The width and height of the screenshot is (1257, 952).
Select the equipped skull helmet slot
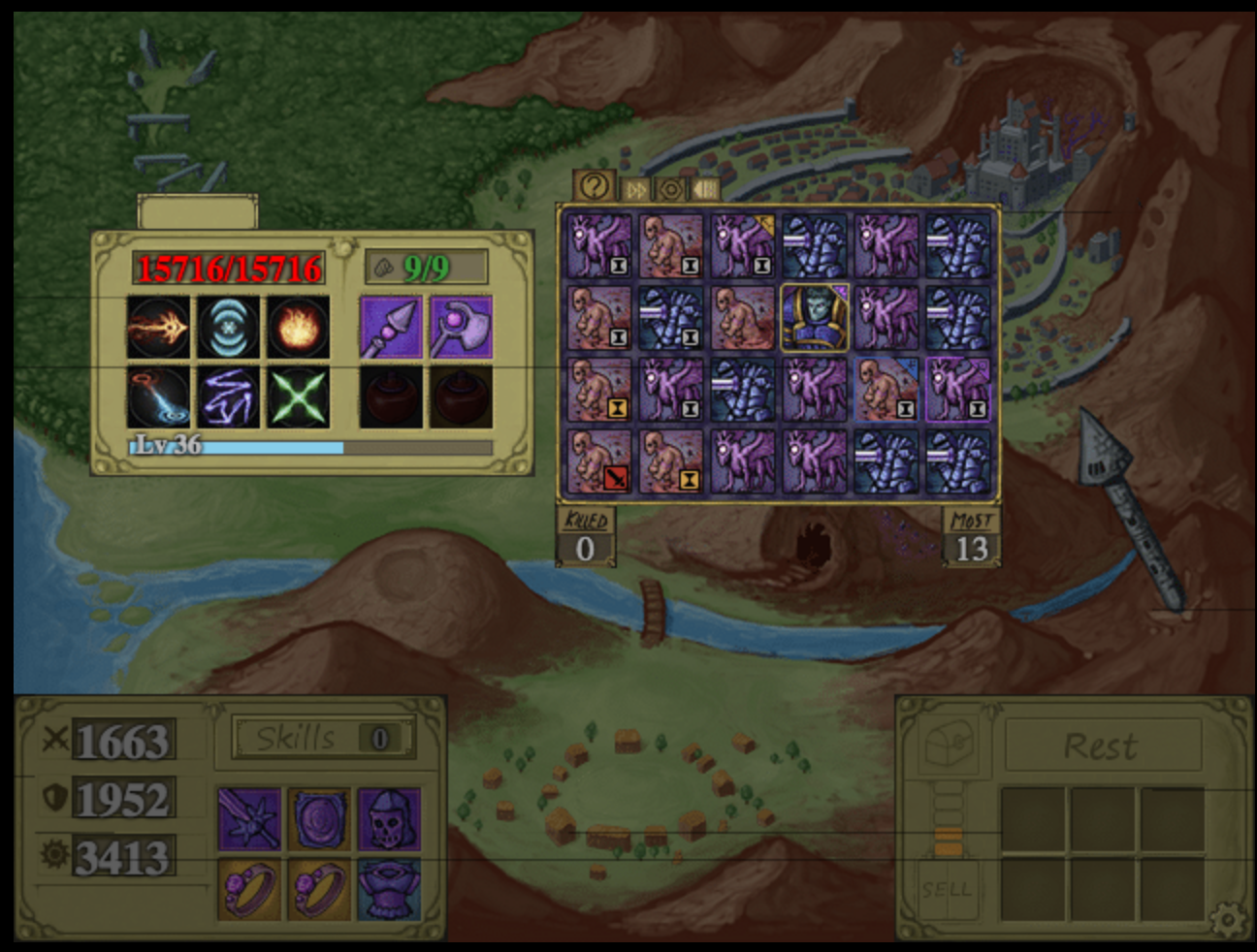389,819
